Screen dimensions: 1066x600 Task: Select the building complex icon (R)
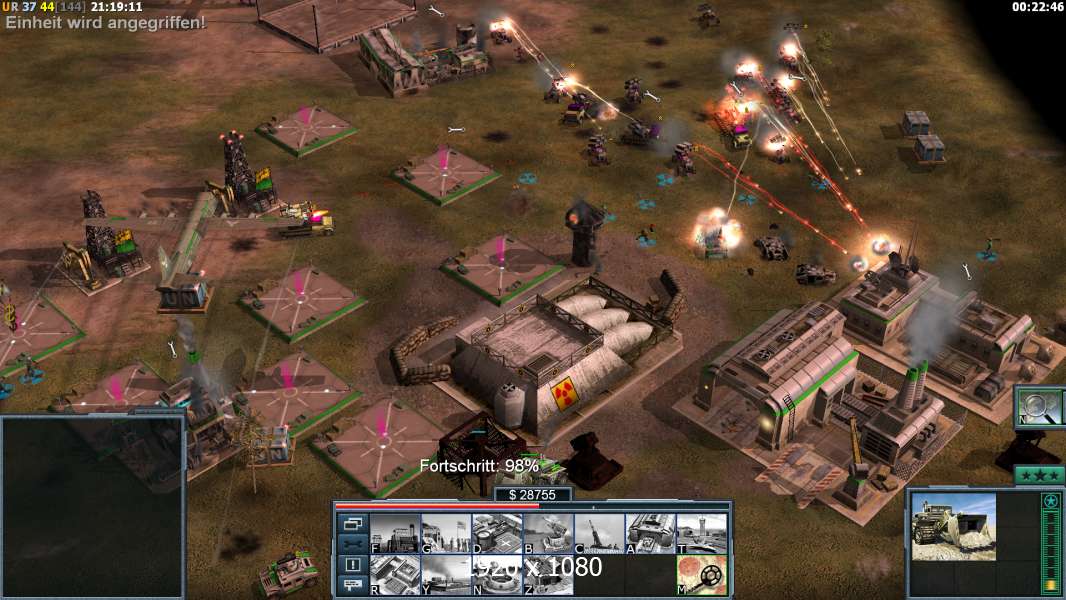[x=395, y=575]
